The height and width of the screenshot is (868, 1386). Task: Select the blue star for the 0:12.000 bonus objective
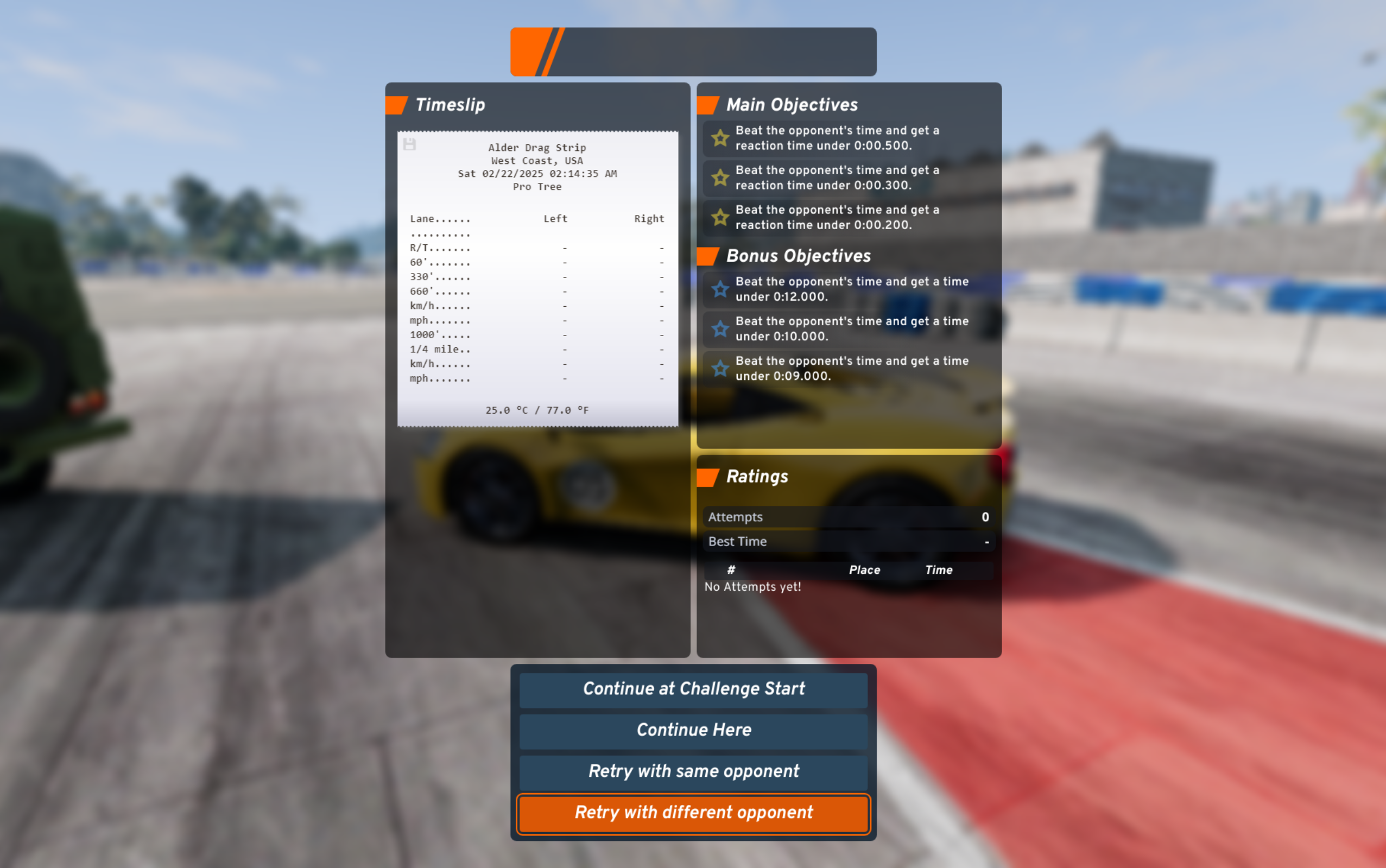[x=719, y=289]
